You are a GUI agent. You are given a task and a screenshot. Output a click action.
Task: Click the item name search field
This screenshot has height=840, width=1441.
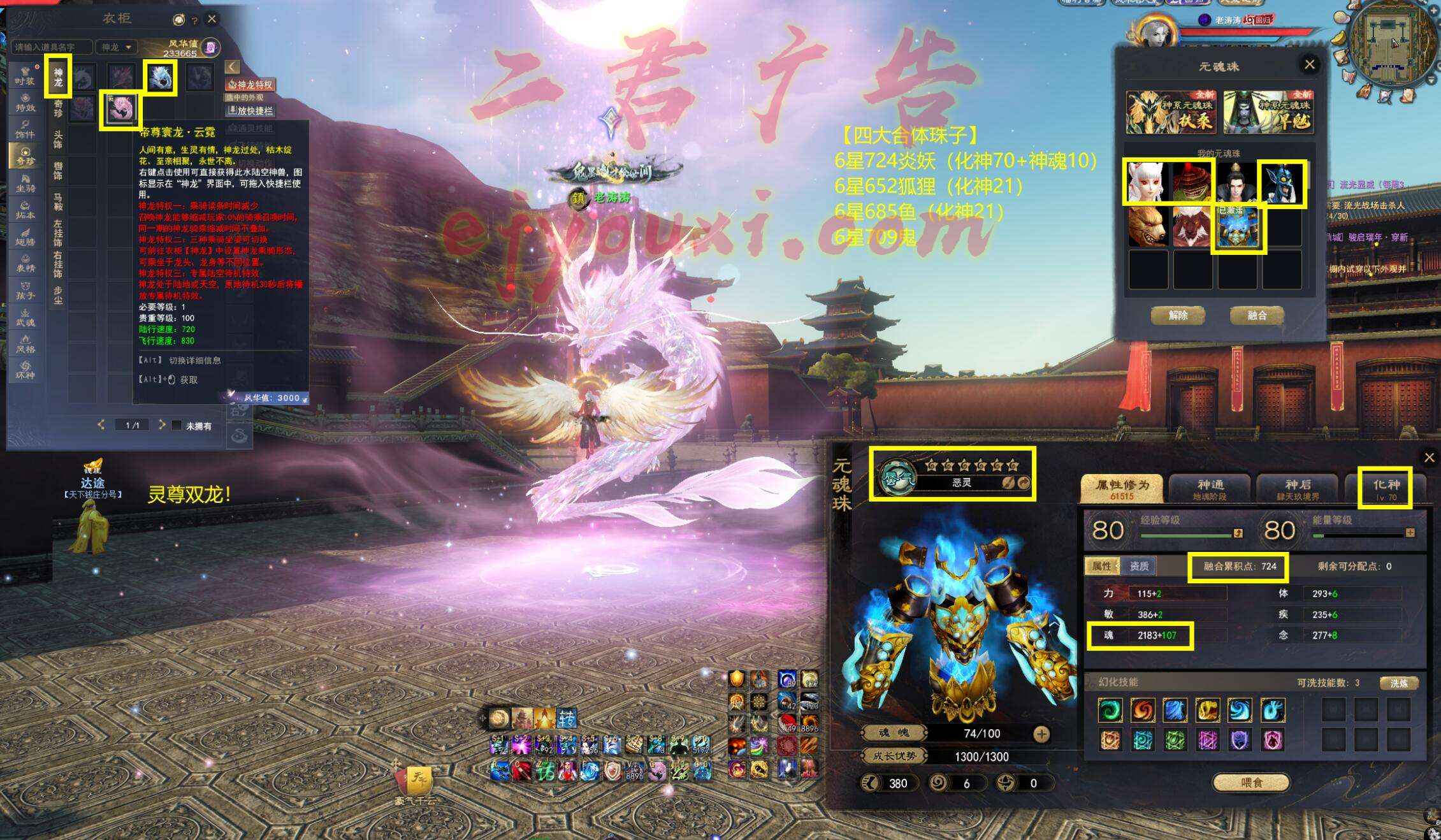pyautogui.click(x=51, y=47)
